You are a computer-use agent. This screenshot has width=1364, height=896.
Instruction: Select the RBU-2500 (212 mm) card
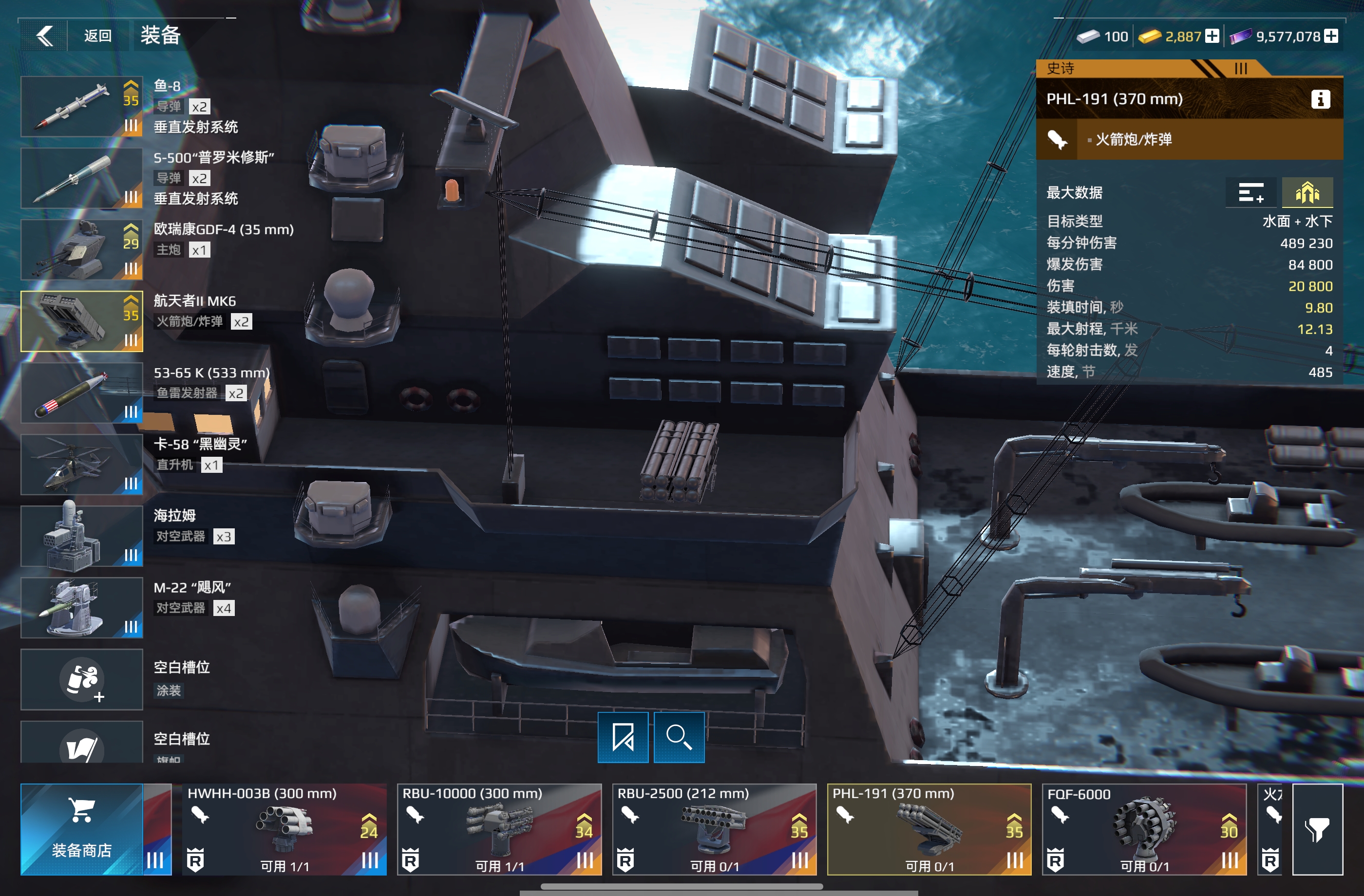(x=714, y=829)
